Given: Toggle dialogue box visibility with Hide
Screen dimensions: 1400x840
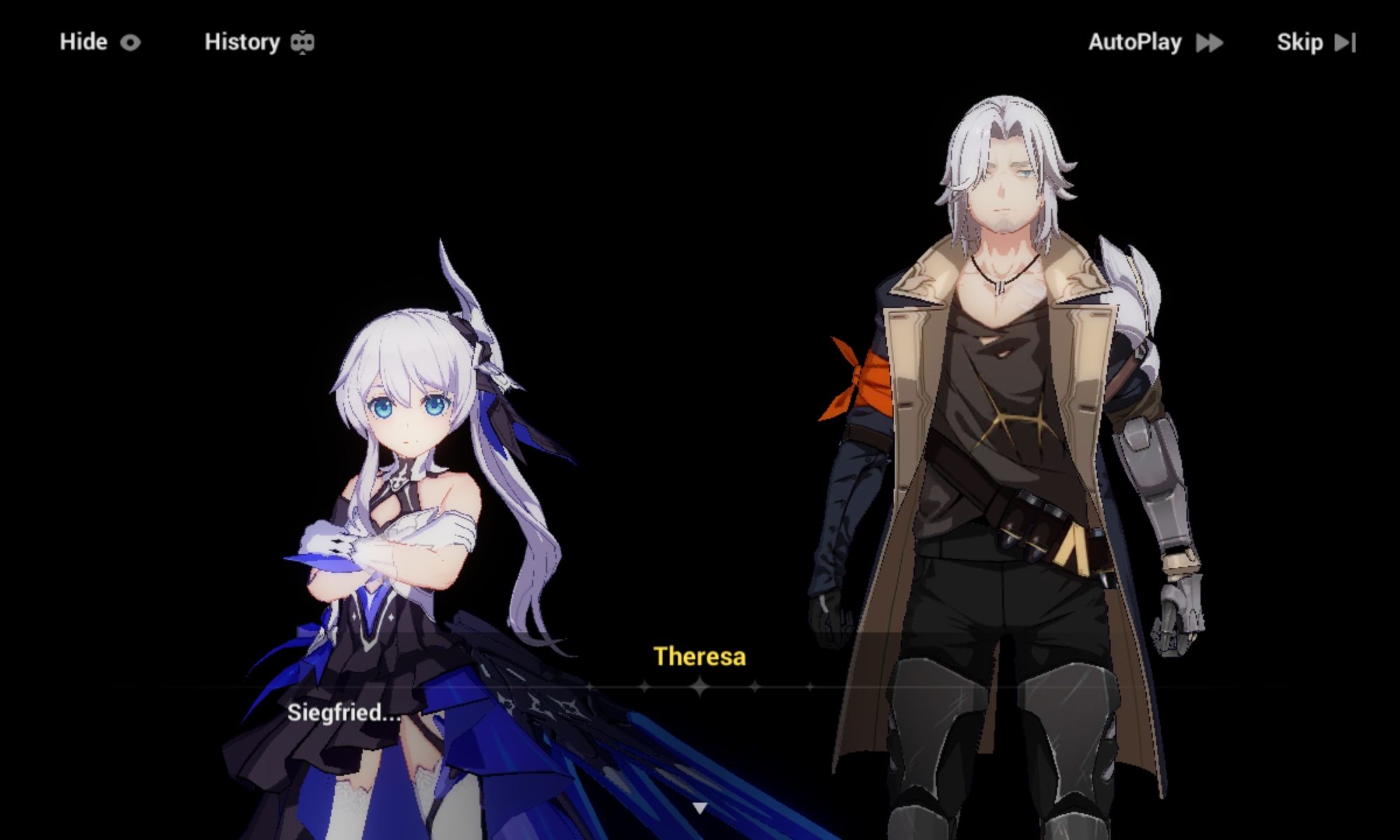Looking at the screenshot, I should [84, 42].
